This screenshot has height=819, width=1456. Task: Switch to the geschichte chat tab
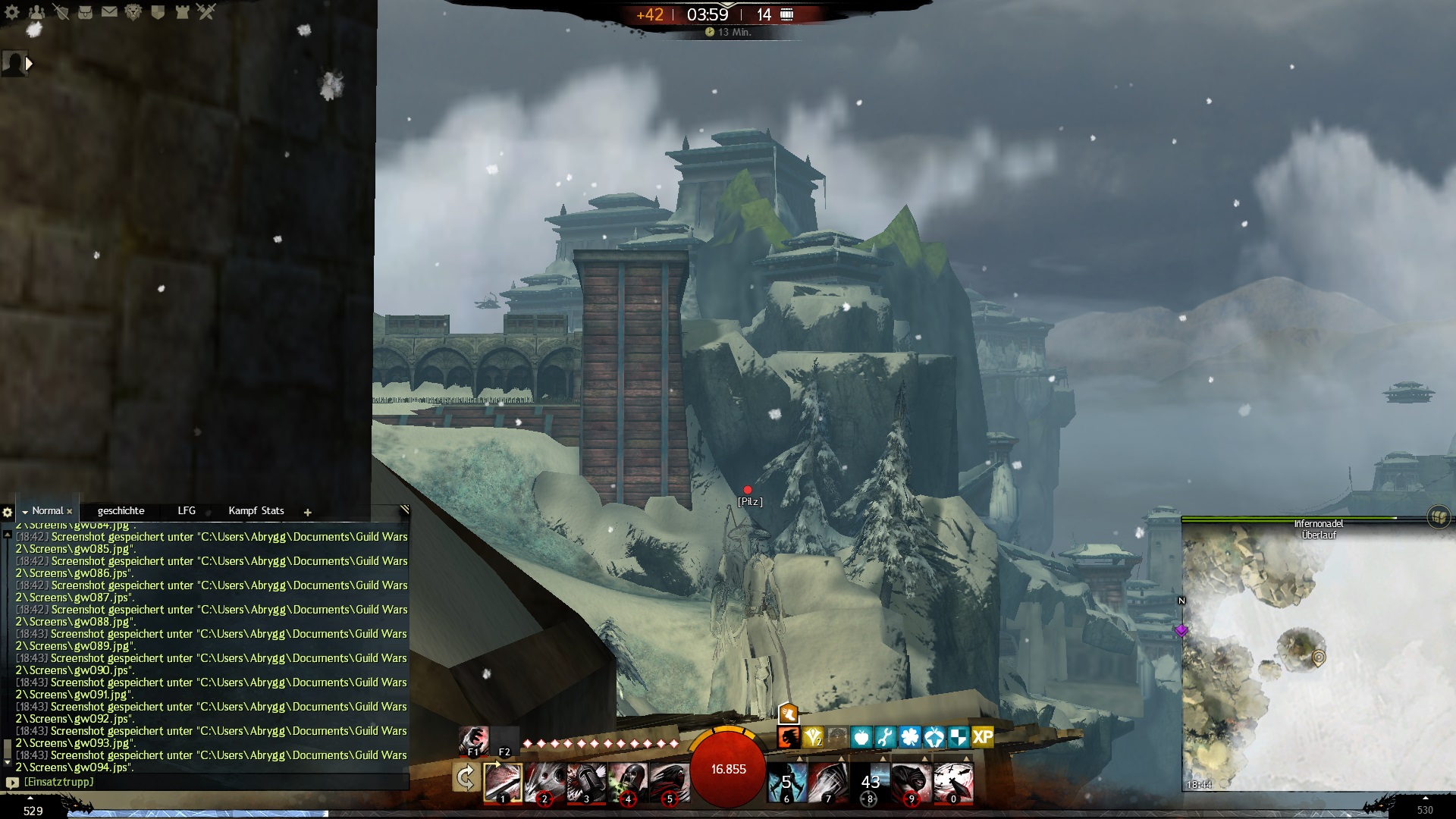pyautogui.click(x=121, y=511)
